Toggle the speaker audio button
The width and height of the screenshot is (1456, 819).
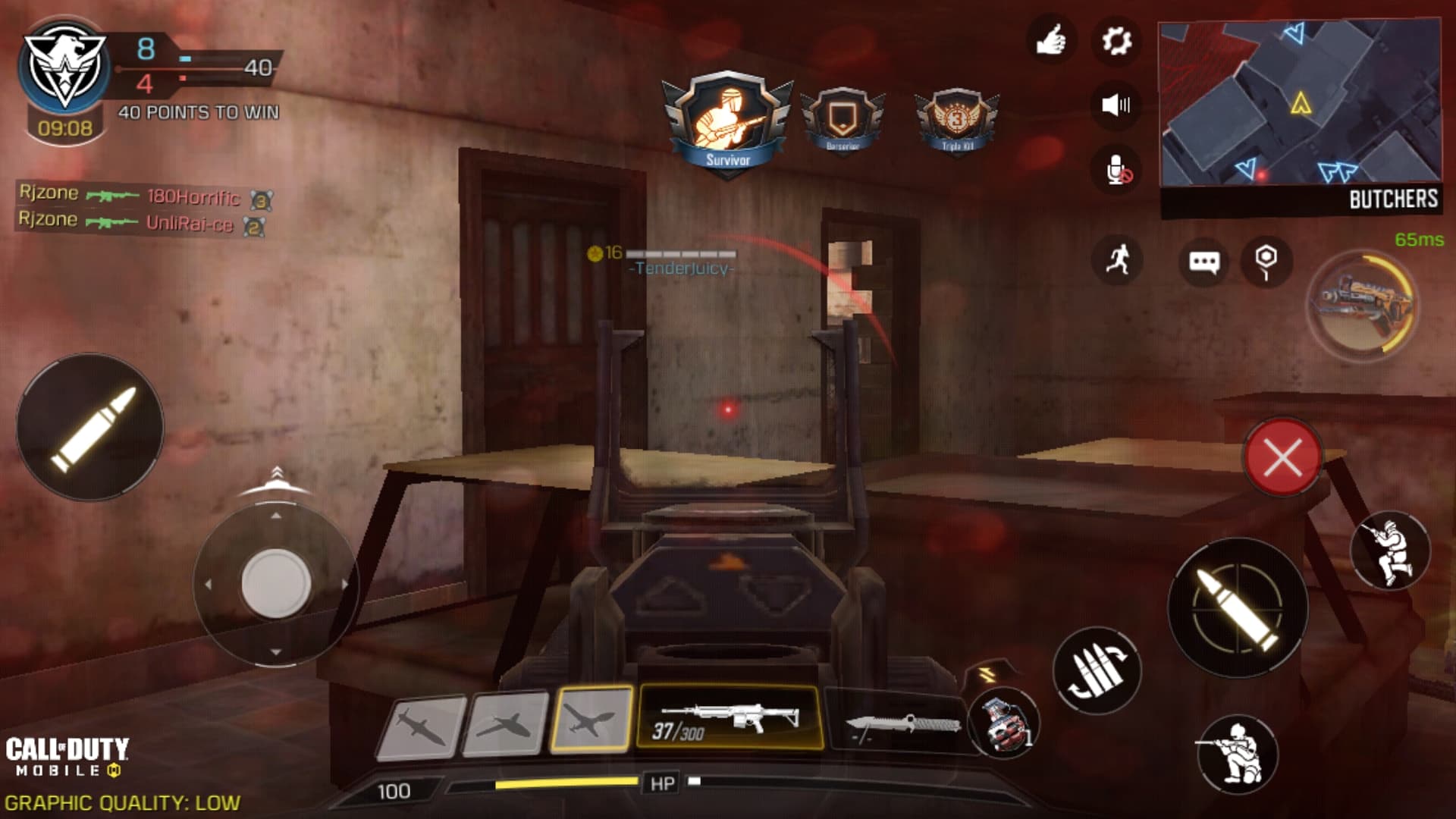tap(1116, 105)
